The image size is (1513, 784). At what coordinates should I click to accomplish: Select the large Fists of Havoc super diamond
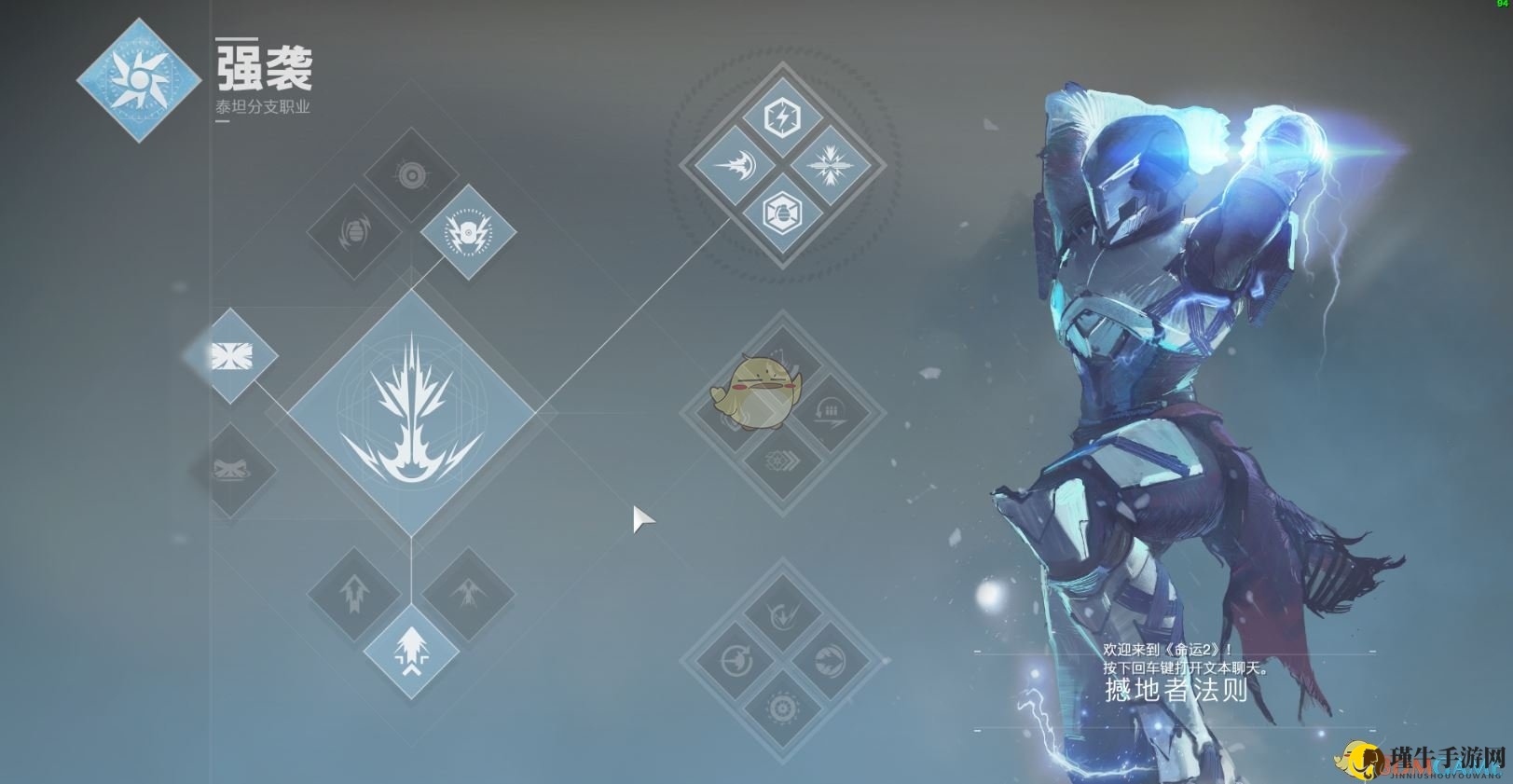[x=411, y=413]
